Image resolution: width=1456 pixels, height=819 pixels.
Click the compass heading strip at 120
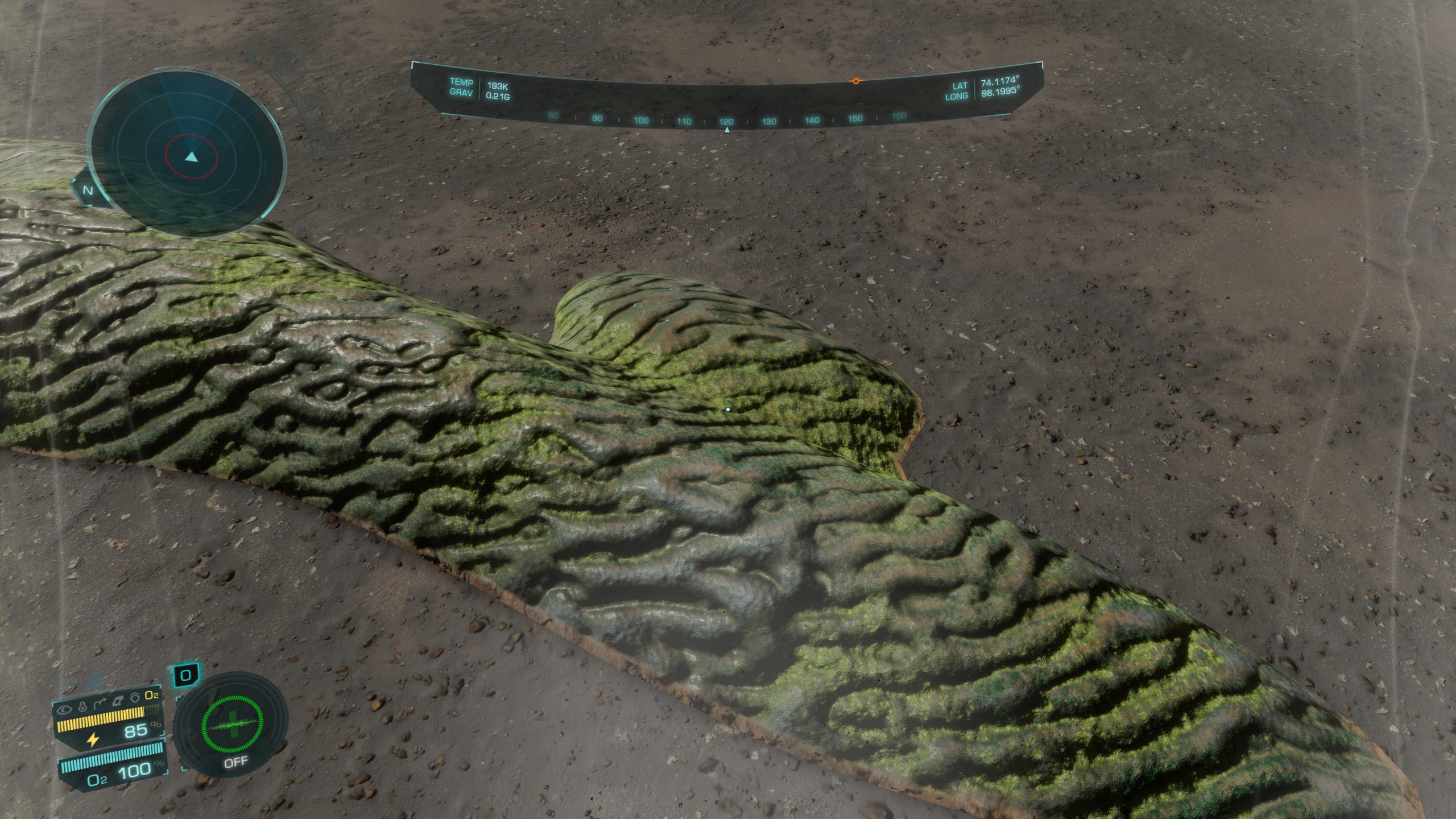[x=726, y=122]
